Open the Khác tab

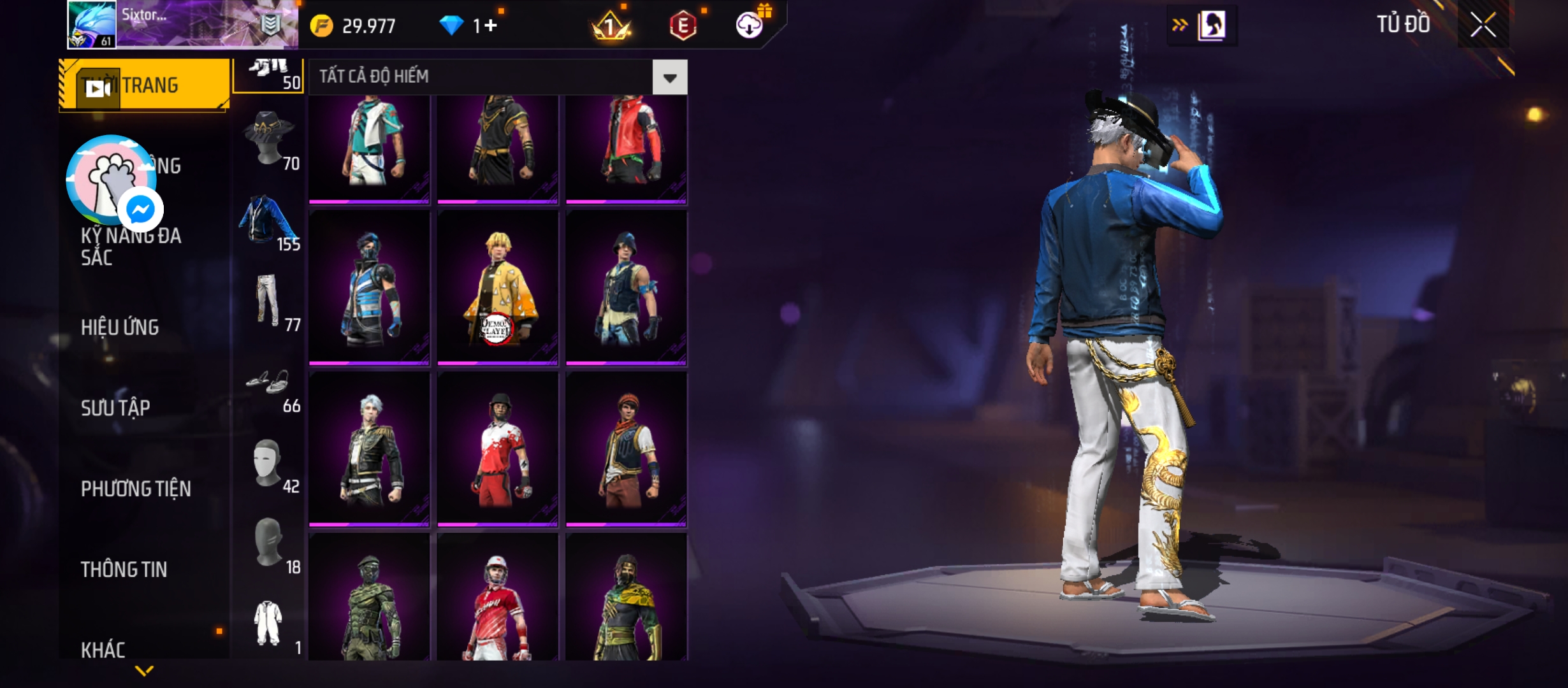tap(103, 650)
